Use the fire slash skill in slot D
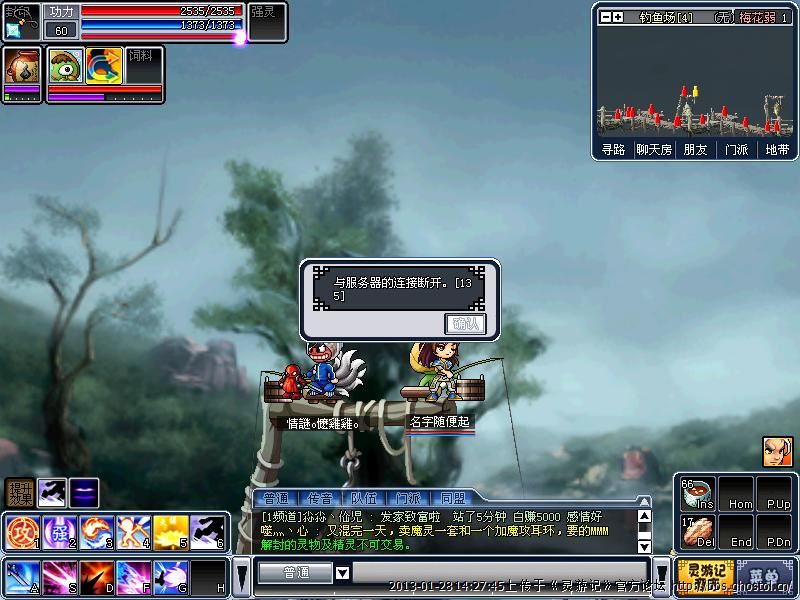This screenshot has width=800, height=600. [x=95, y=577]
